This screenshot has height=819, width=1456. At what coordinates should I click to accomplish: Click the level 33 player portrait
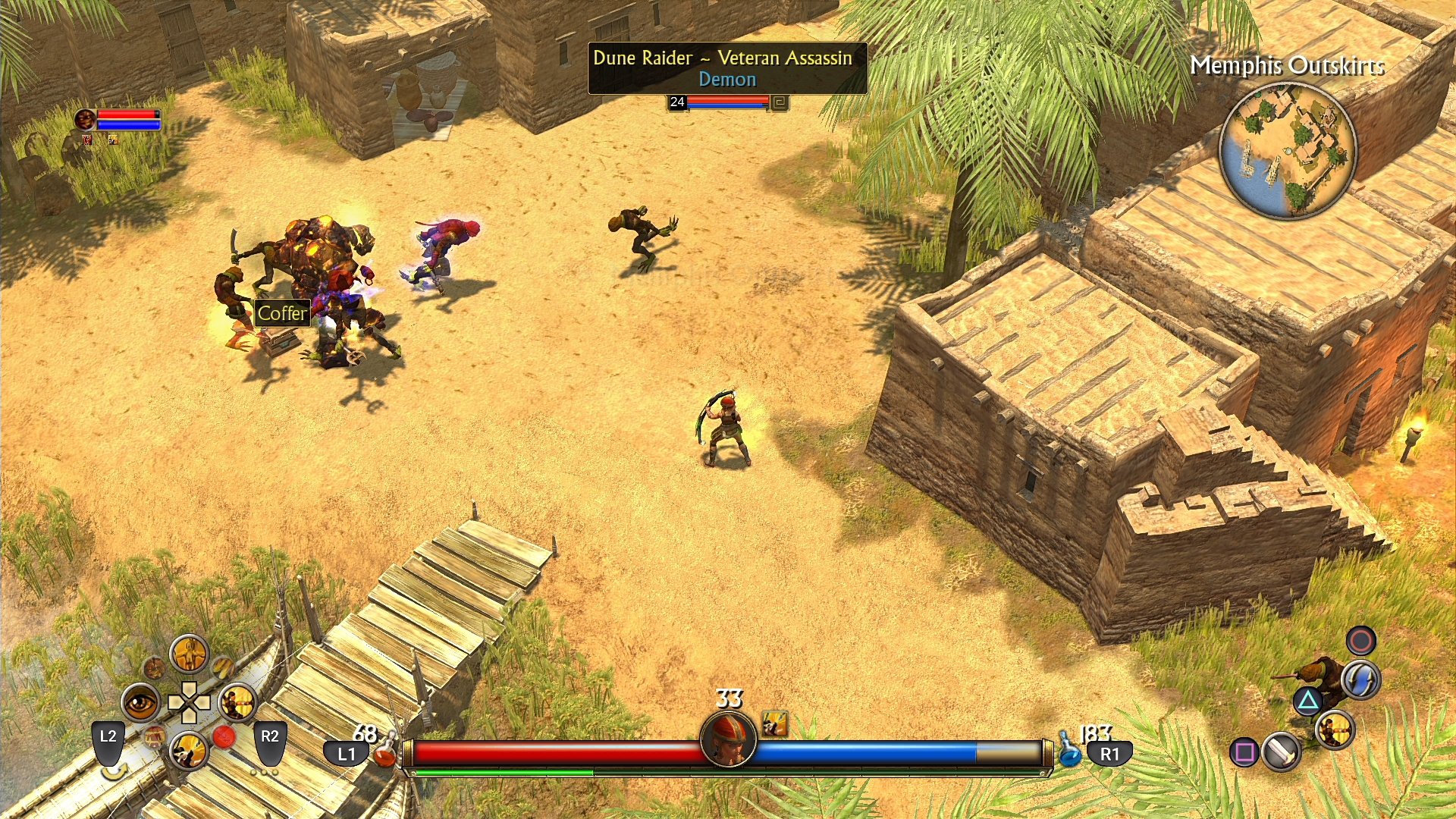click(728, 739)
